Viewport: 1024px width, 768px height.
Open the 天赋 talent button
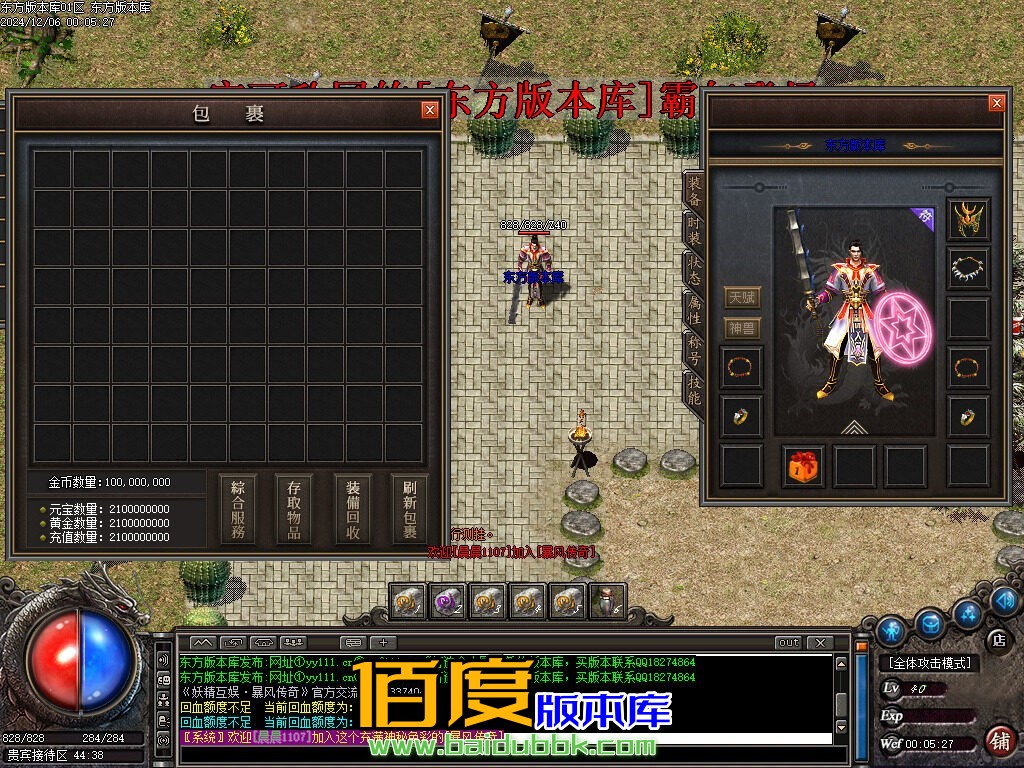[x=743, y=297]
